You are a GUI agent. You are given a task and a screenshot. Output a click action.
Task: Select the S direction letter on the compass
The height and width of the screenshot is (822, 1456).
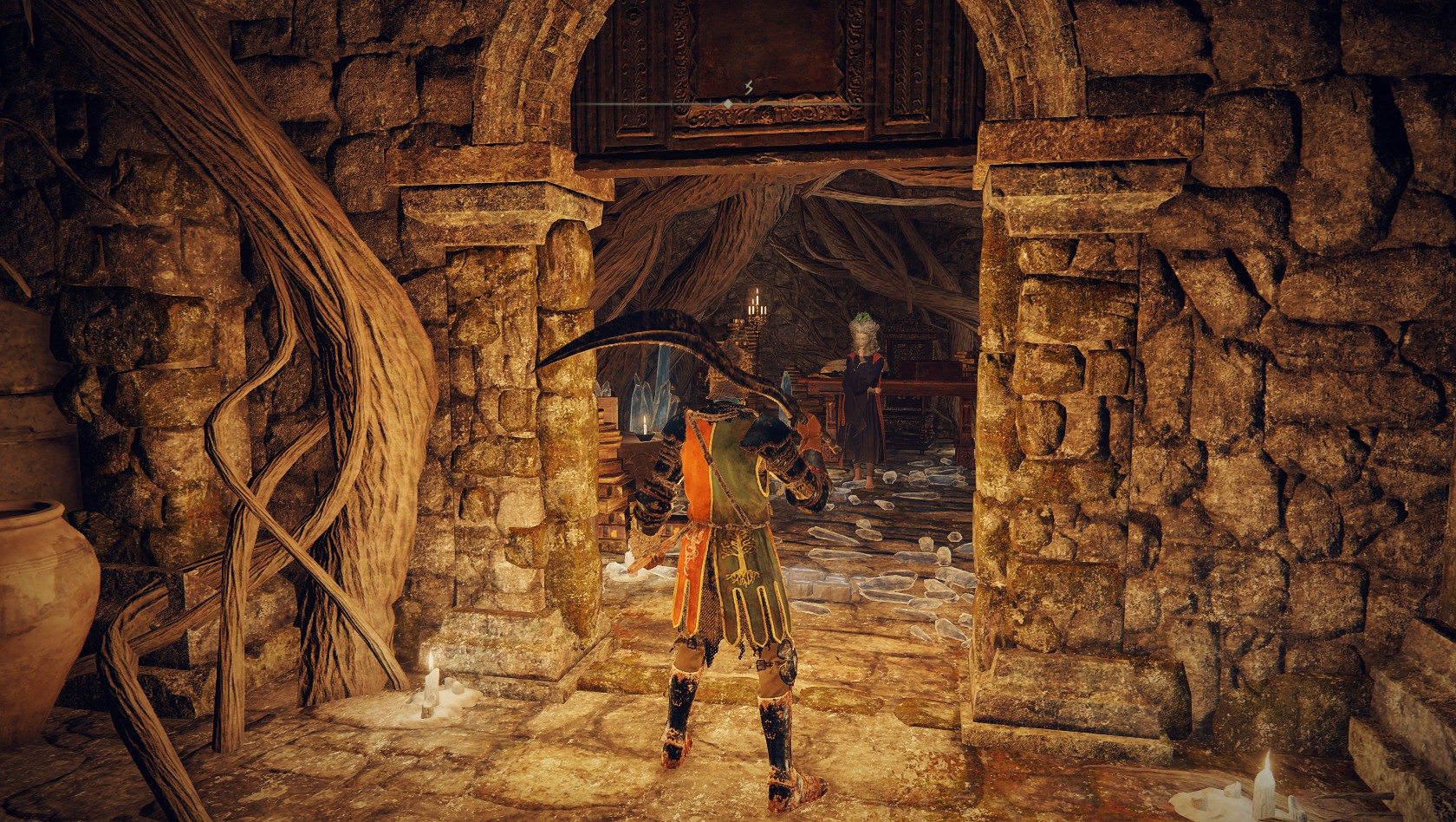pyautogui.click(x=747, y=87)
